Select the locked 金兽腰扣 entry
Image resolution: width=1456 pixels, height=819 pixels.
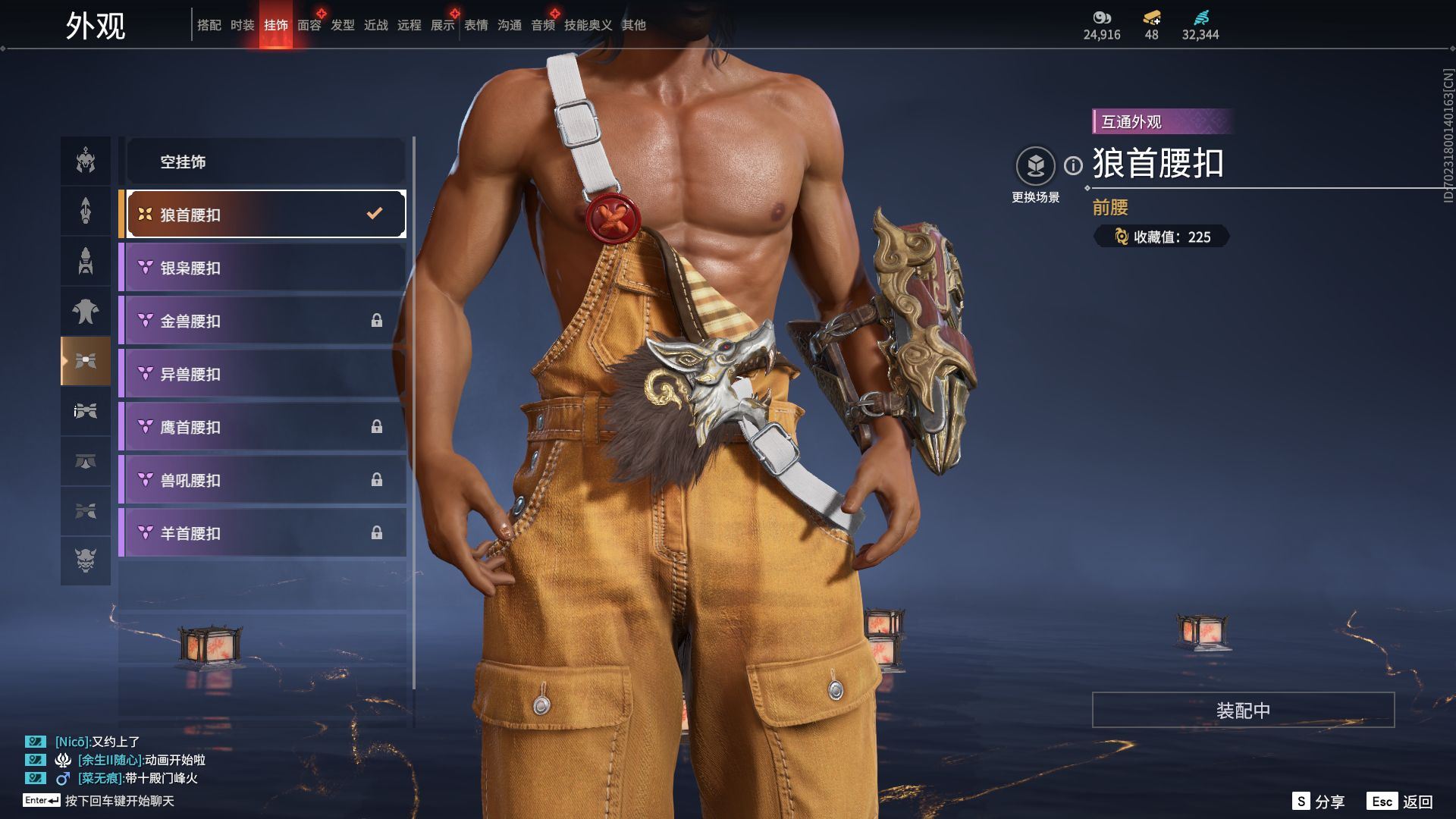[x=265, y=321]
